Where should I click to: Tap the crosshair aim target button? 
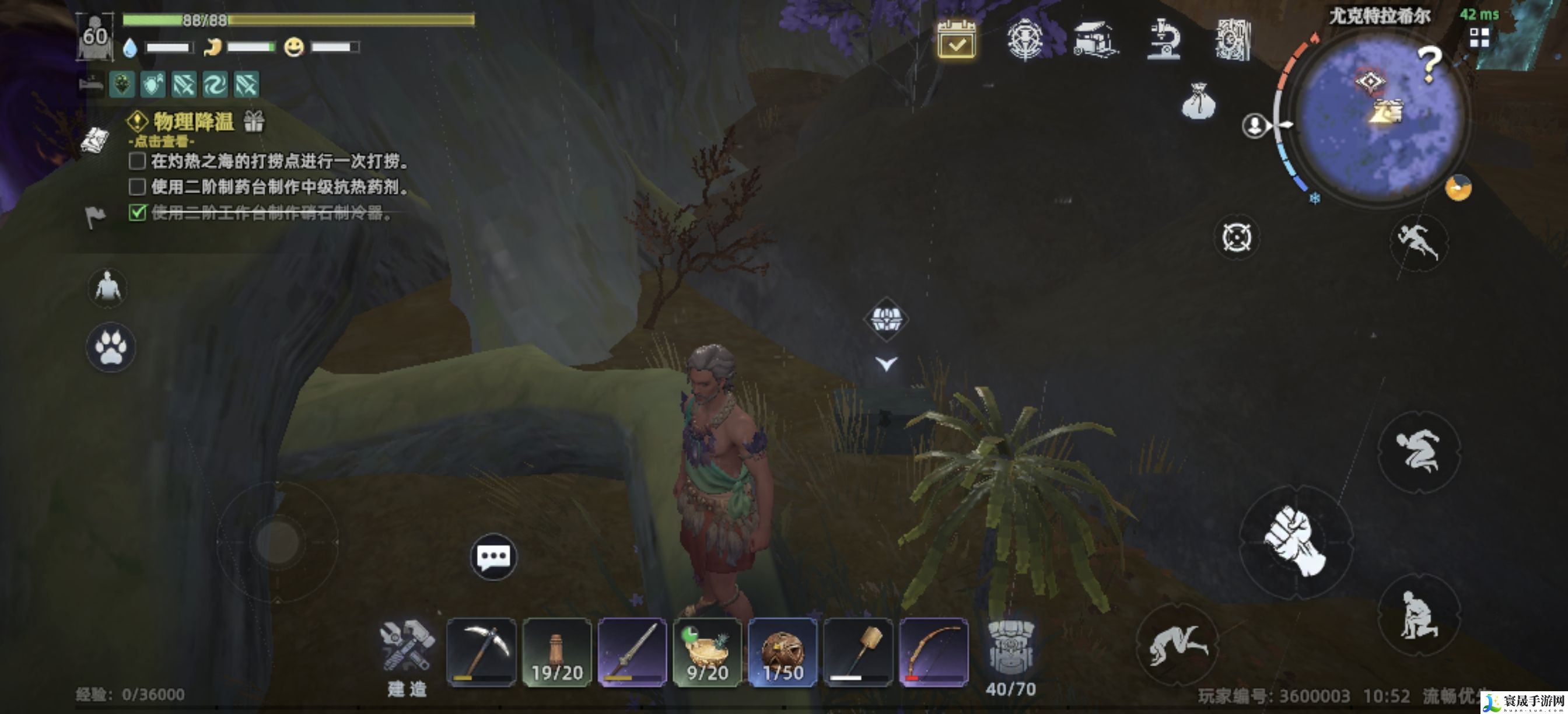coord(1236,237)
